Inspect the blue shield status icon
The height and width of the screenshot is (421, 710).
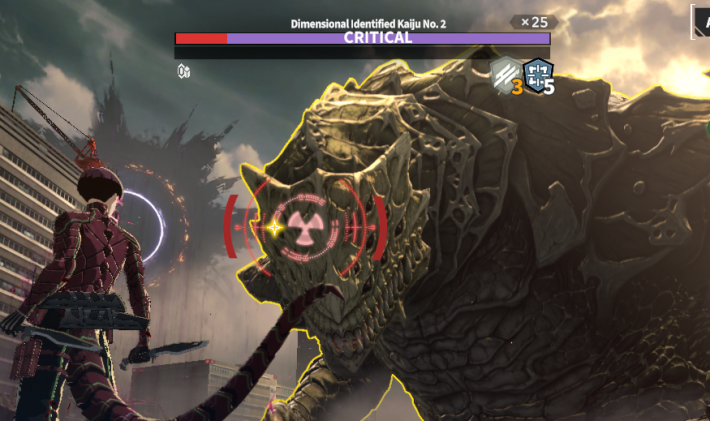pyautogui.click(x=538, y=74)
